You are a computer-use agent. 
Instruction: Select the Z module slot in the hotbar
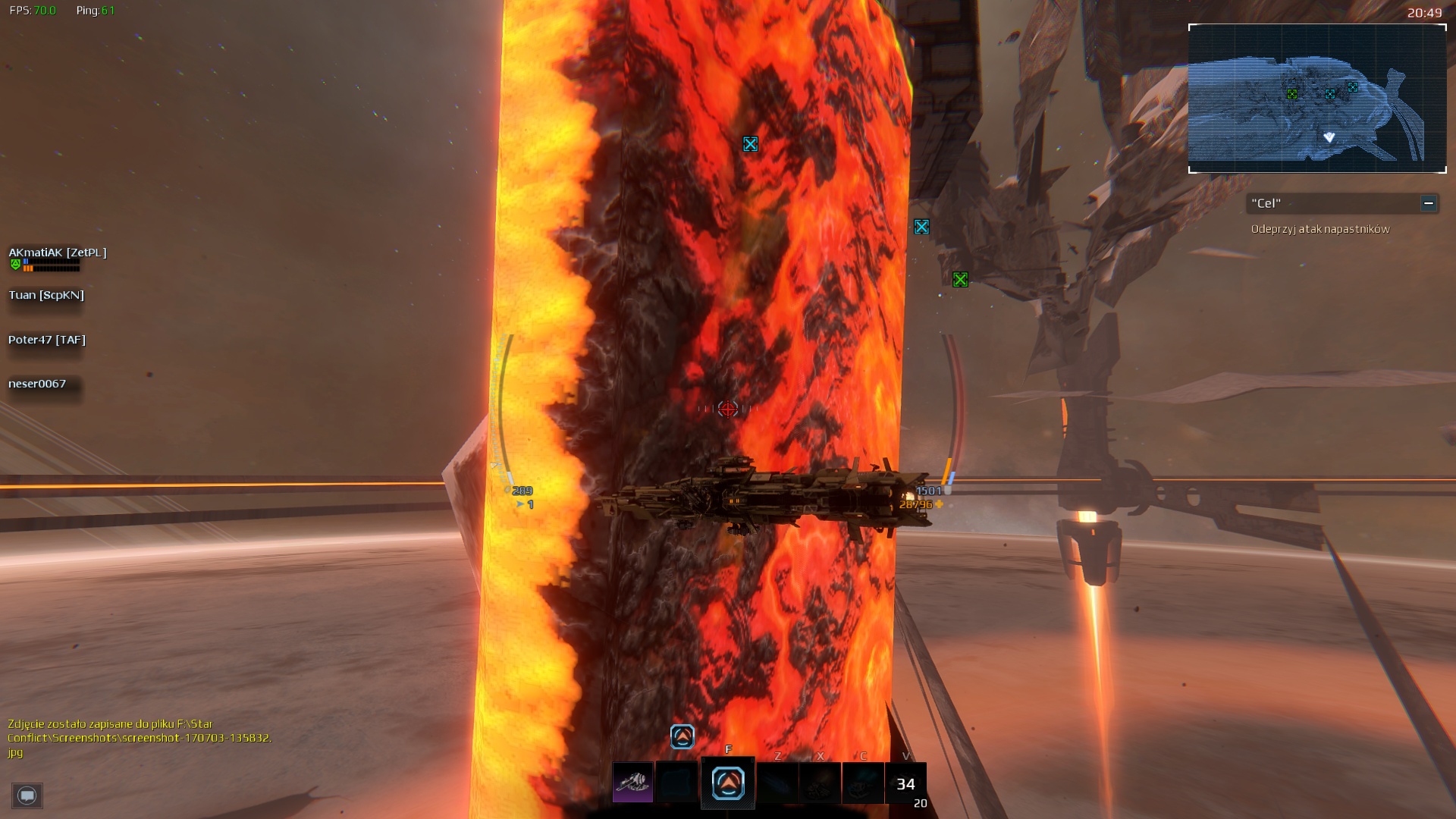(x=777, y=783)
